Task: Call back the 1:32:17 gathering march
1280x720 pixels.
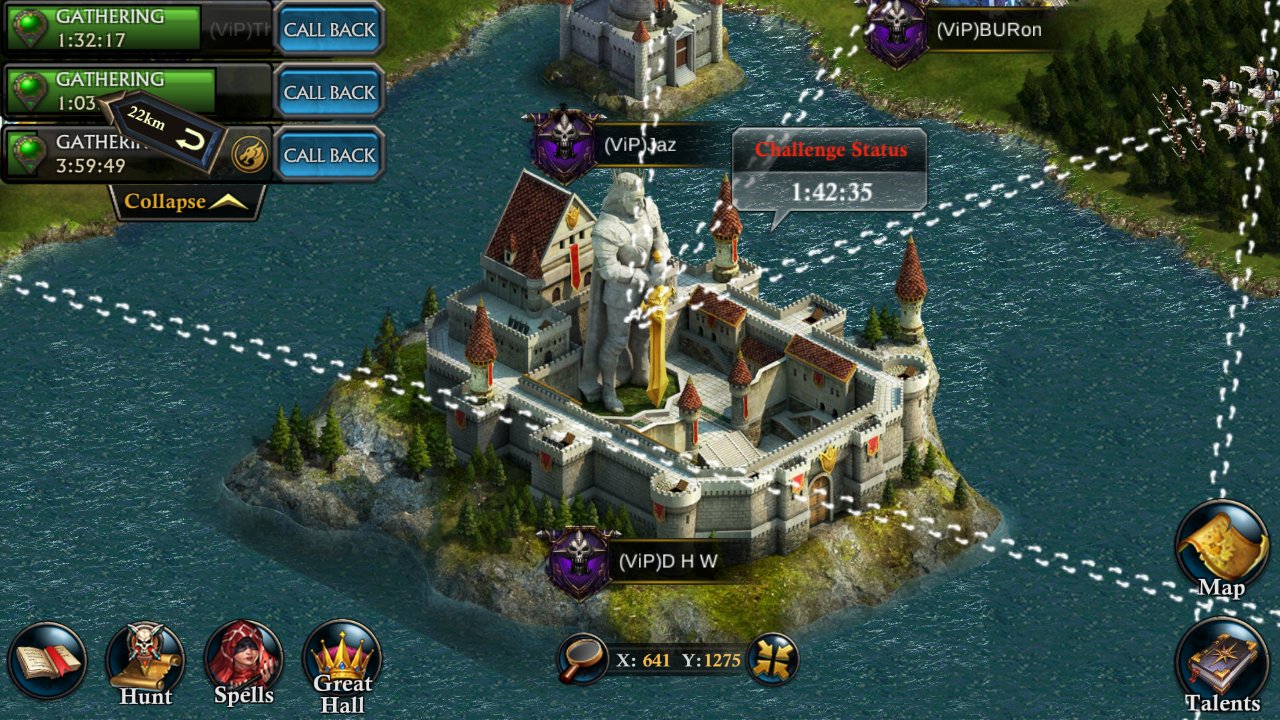Action: (329, 29)
